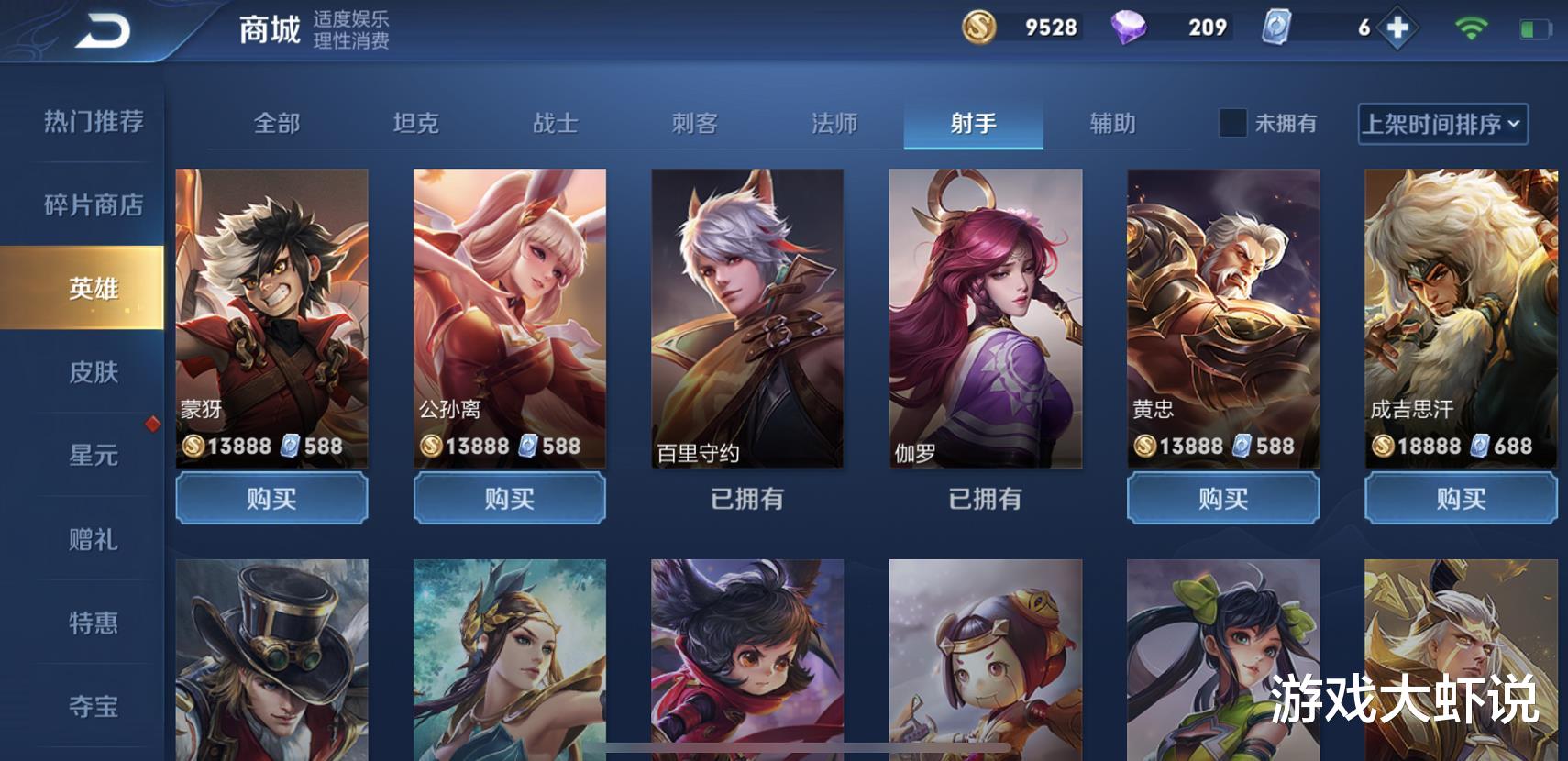
Task: Switch to the 法师 hero category tab
Action: 834,124
